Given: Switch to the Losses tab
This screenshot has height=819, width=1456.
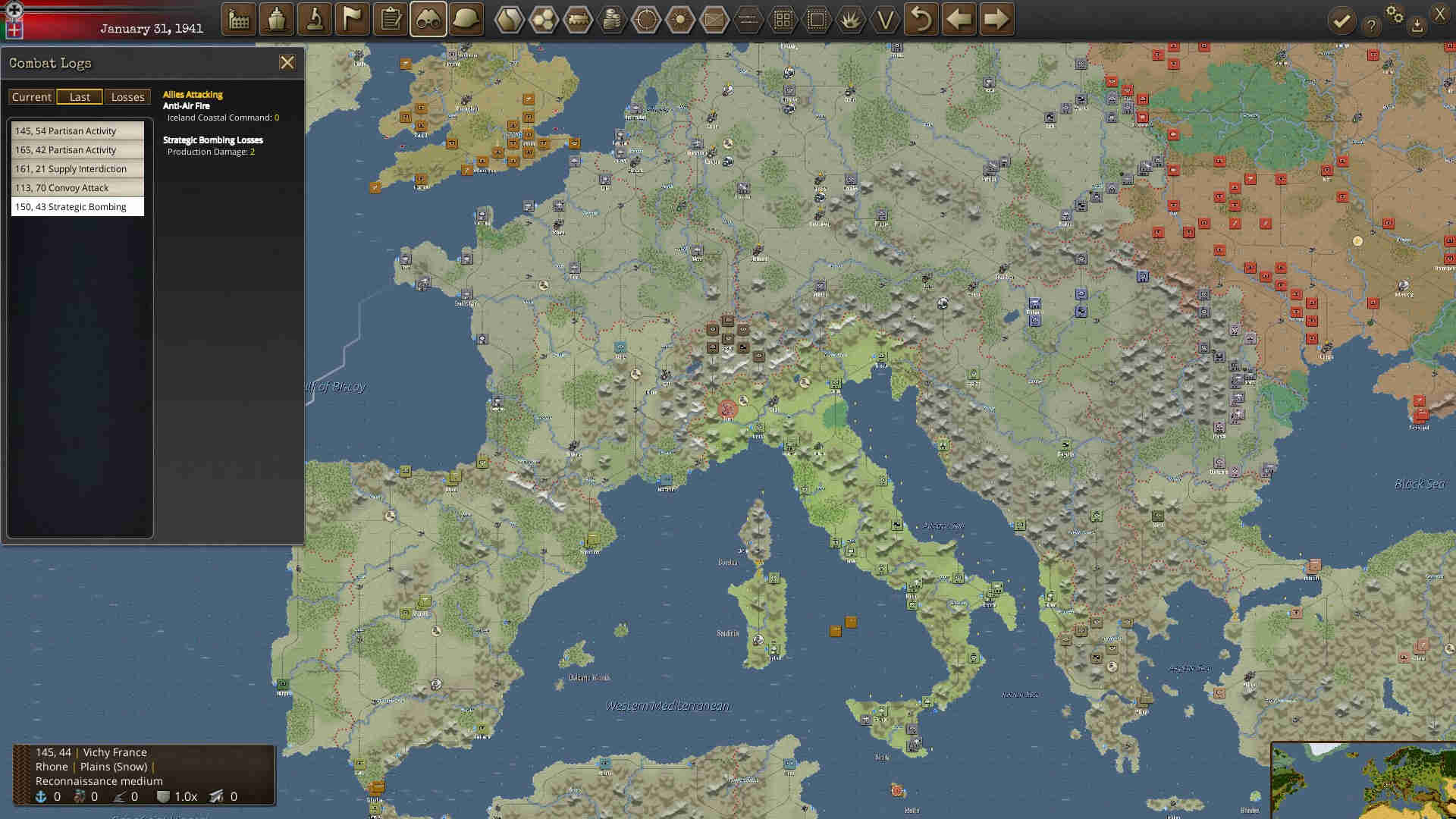Looking at the screenshot, I should pyautogui.click(x=127, y=96).
